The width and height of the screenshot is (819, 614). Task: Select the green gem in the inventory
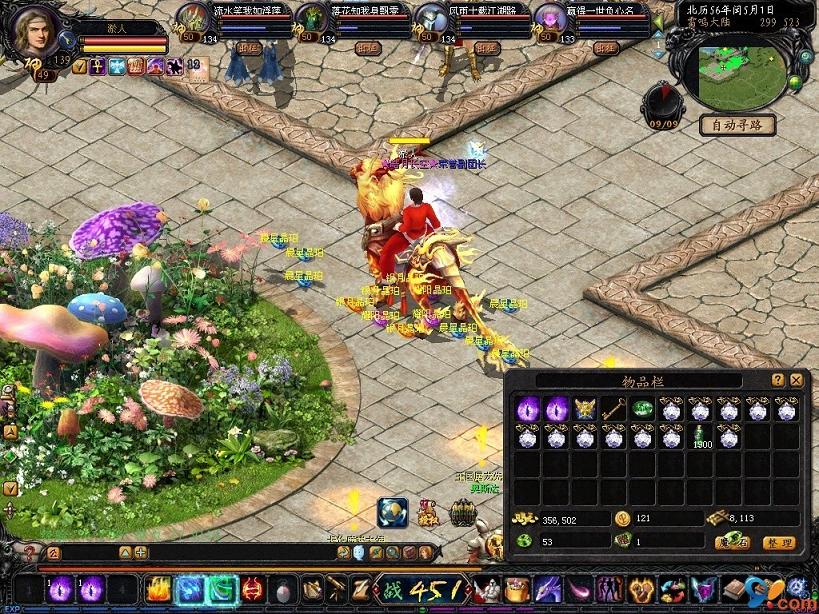click(x=643, y=409)
